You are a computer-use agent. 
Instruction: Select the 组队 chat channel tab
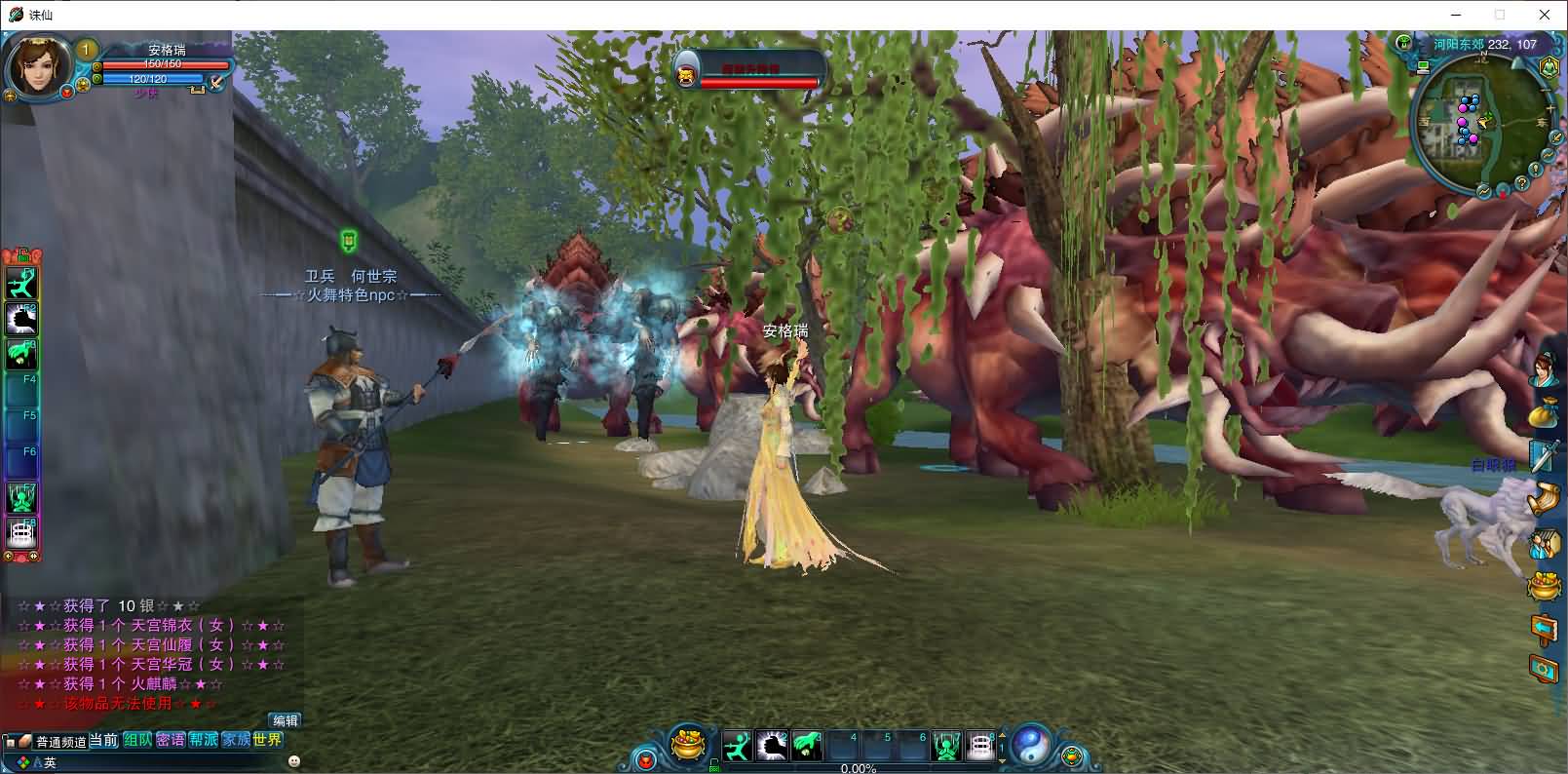point(137,740)
